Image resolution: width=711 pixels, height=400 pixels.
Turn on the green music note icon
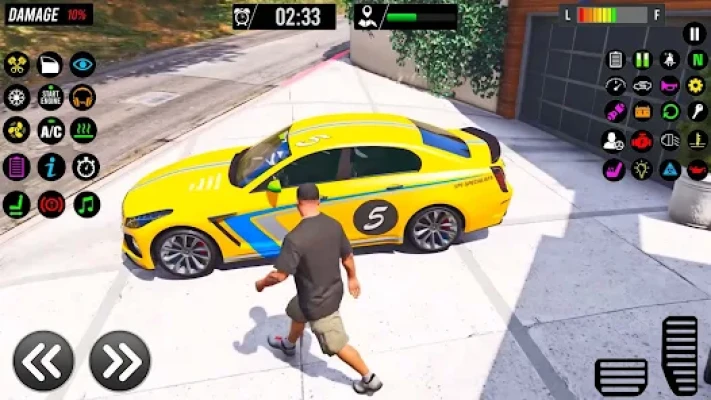86,204
